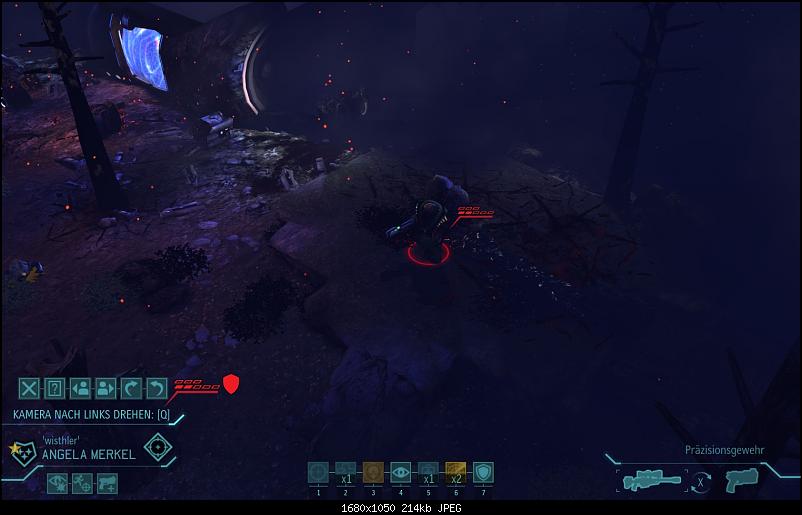Select the eye perk icon under soldier name
Screen dimensions: 802x515
point(59,483)
